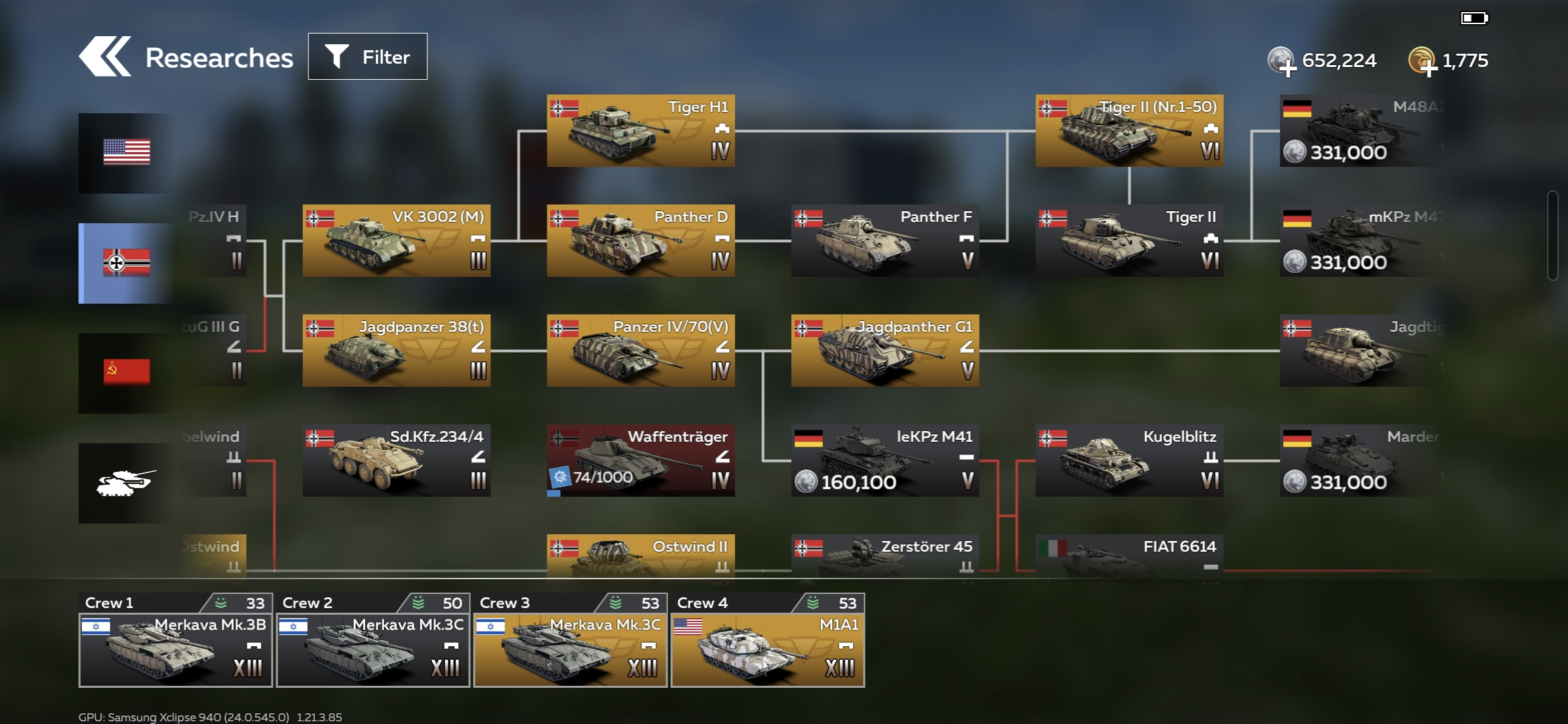Click the research tree vertical scrollbar
This screenshot has height=724, width=1568.
[x=1552, y=236]
